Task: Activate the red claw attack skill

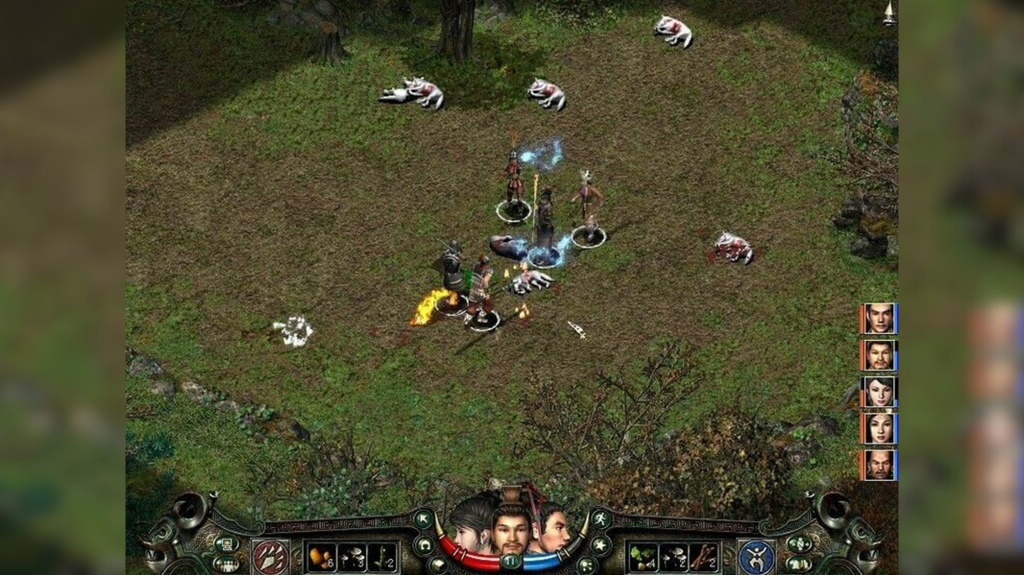Action: tap(270, 556)
